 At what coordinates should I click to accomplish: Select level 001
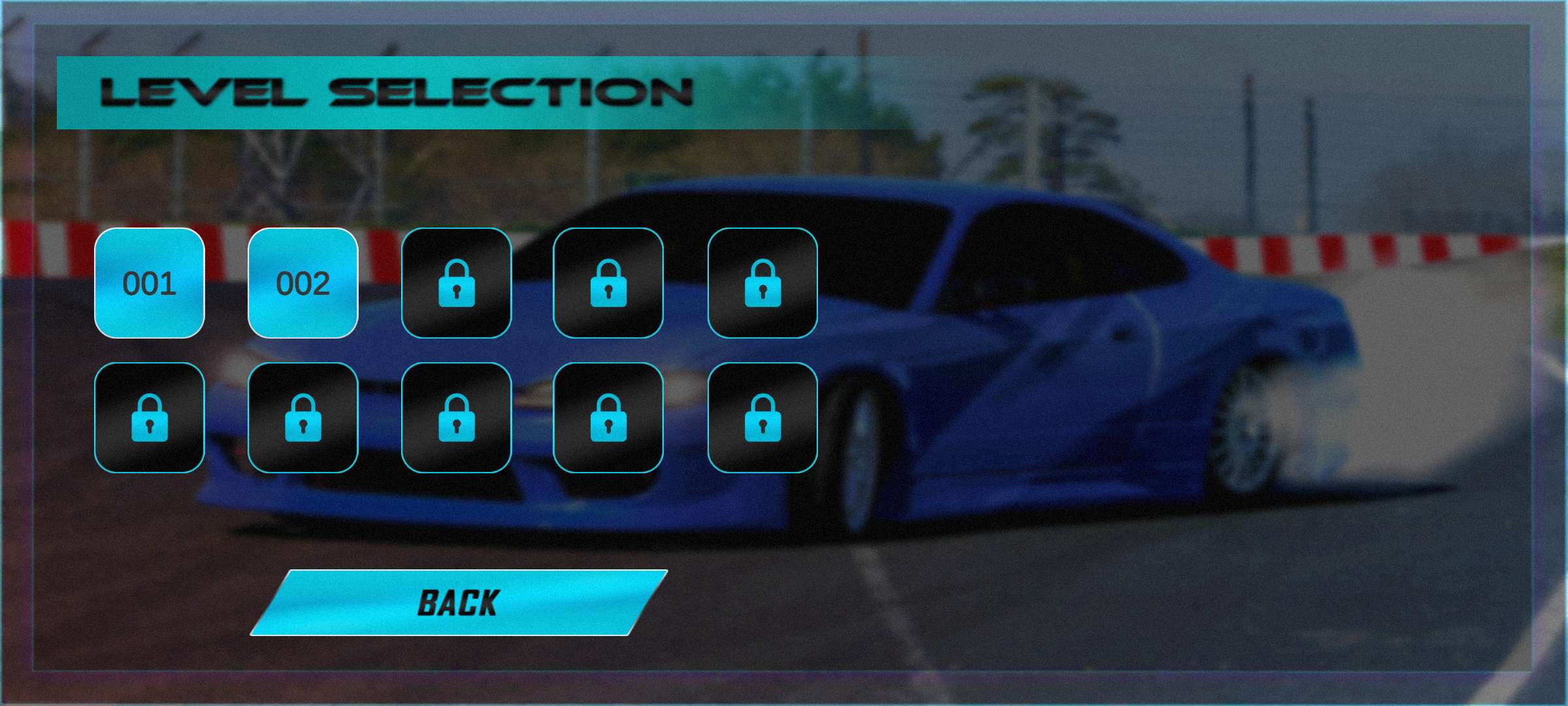149,283
